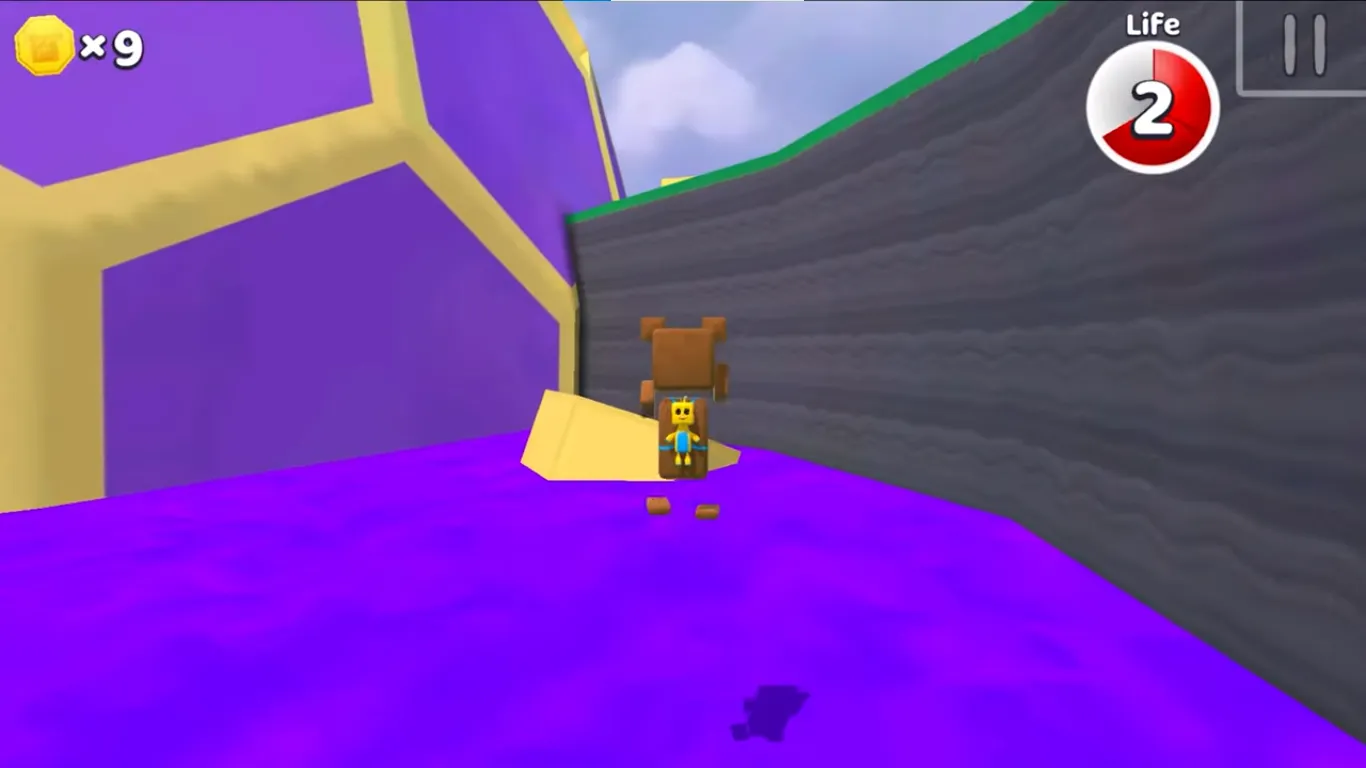Click the Life label text
Image resolution: width=1366 pixels, height=768 pixels.
click(x=1152, y=25)
